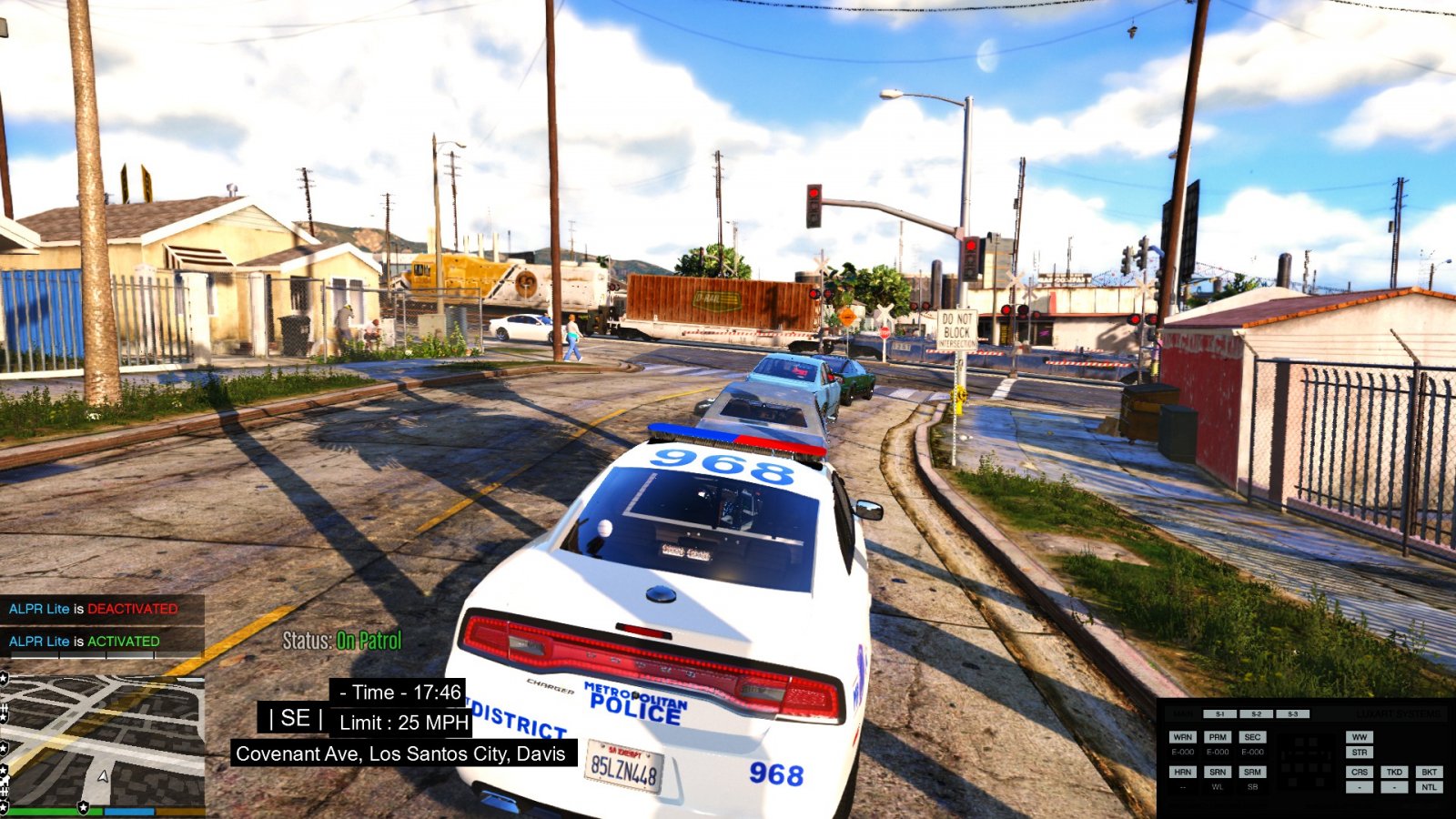
Task: Click the police badge marker below the minimap
Action: click(x=84, y=807)
